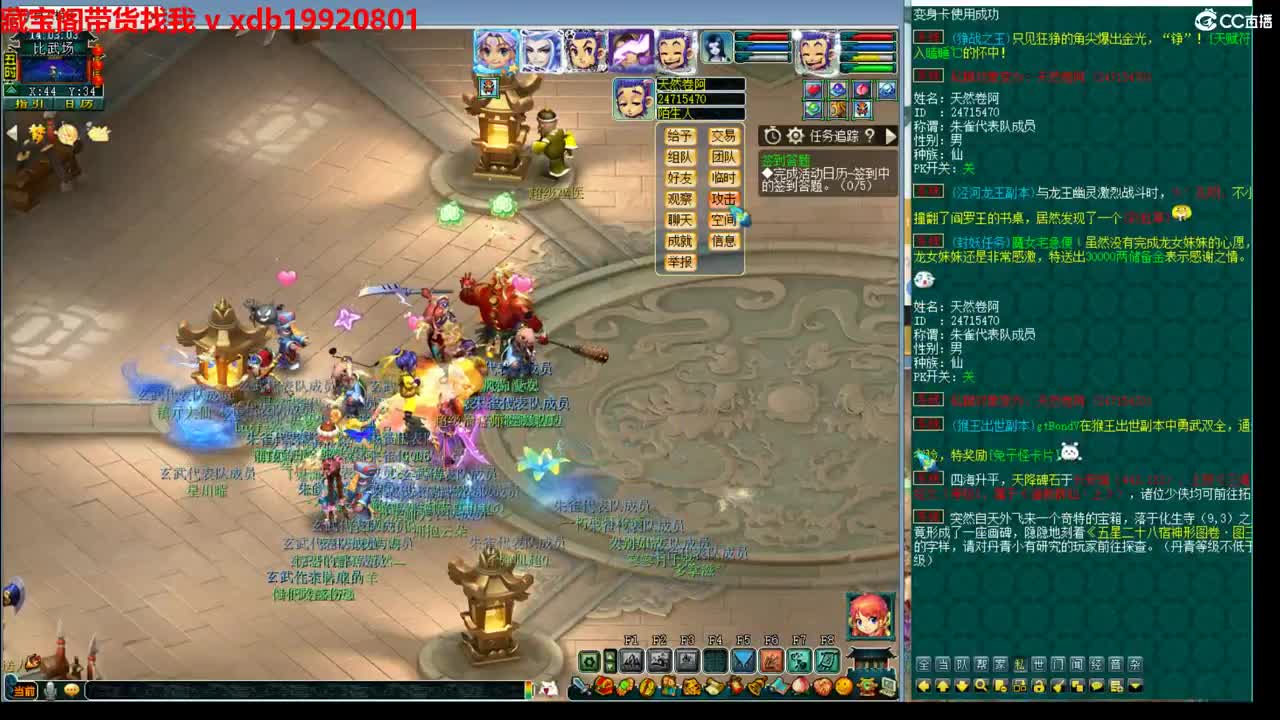Viewport: 1280px width, 720px height.
Task: Click the 签到答题 sign-in button
Action: point(786,160)
